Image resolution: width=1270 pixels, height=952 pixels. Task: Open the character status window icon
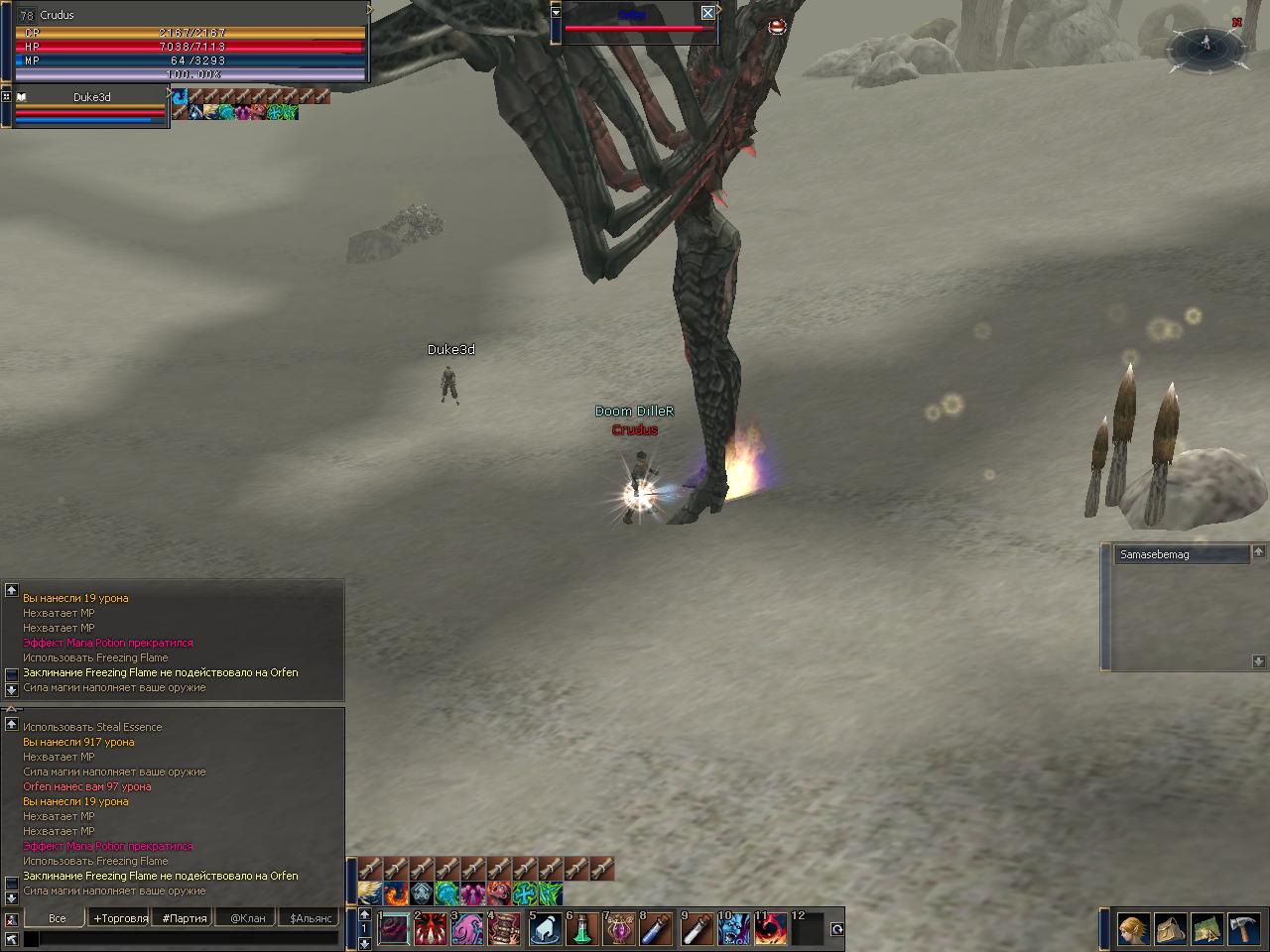click(1134, 929)
